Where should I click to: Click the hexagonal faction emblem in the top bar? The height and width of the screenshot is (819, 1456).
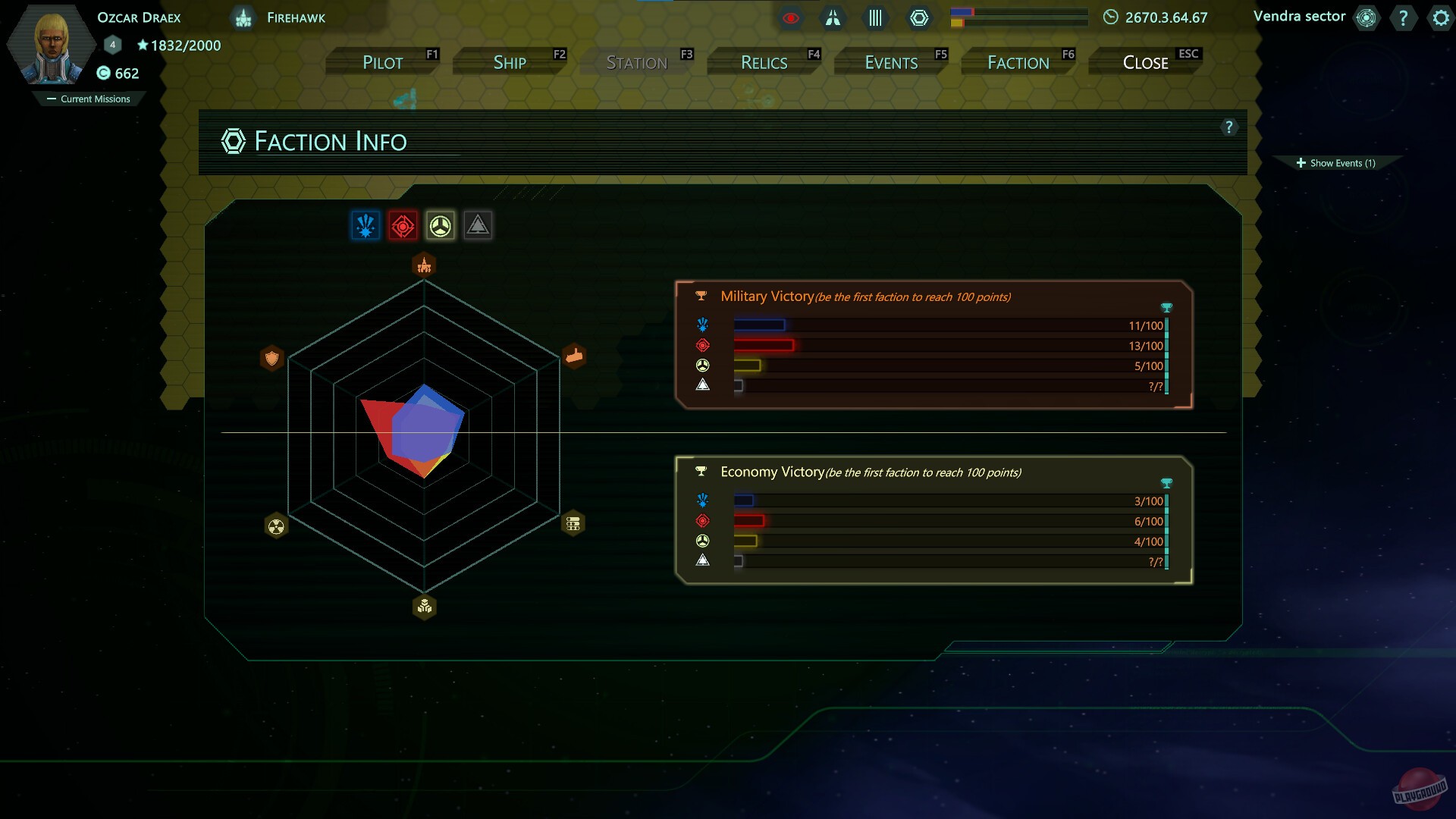tap(920, 17)
